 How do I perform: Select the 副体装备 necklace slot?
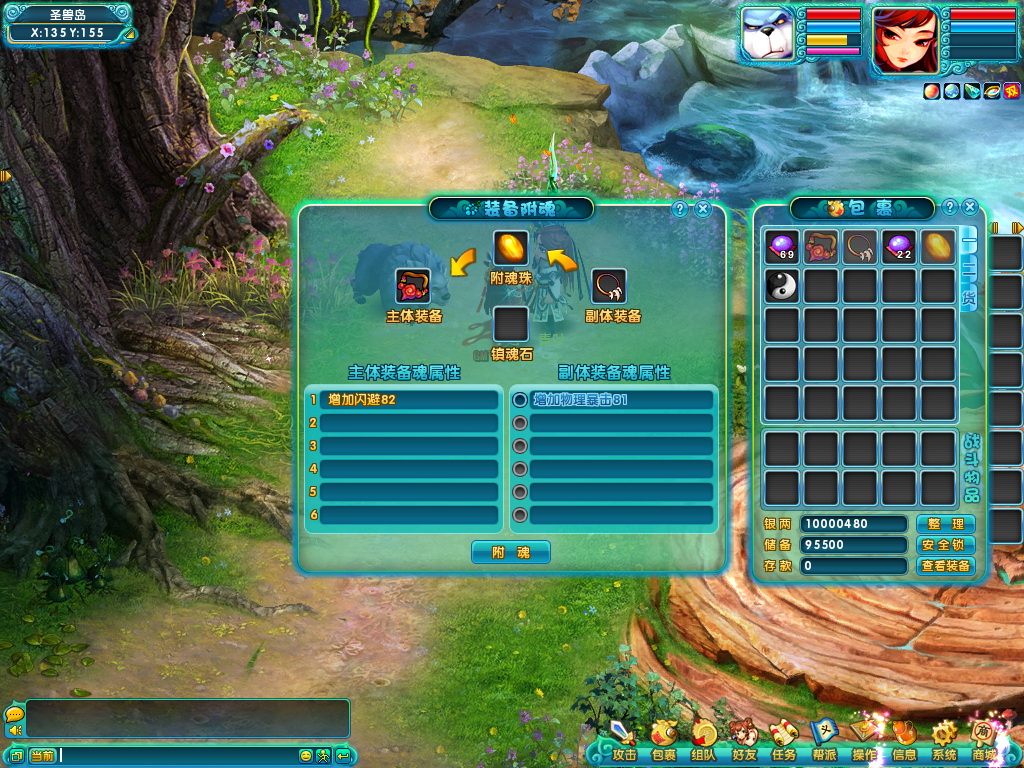coord(609,286)
